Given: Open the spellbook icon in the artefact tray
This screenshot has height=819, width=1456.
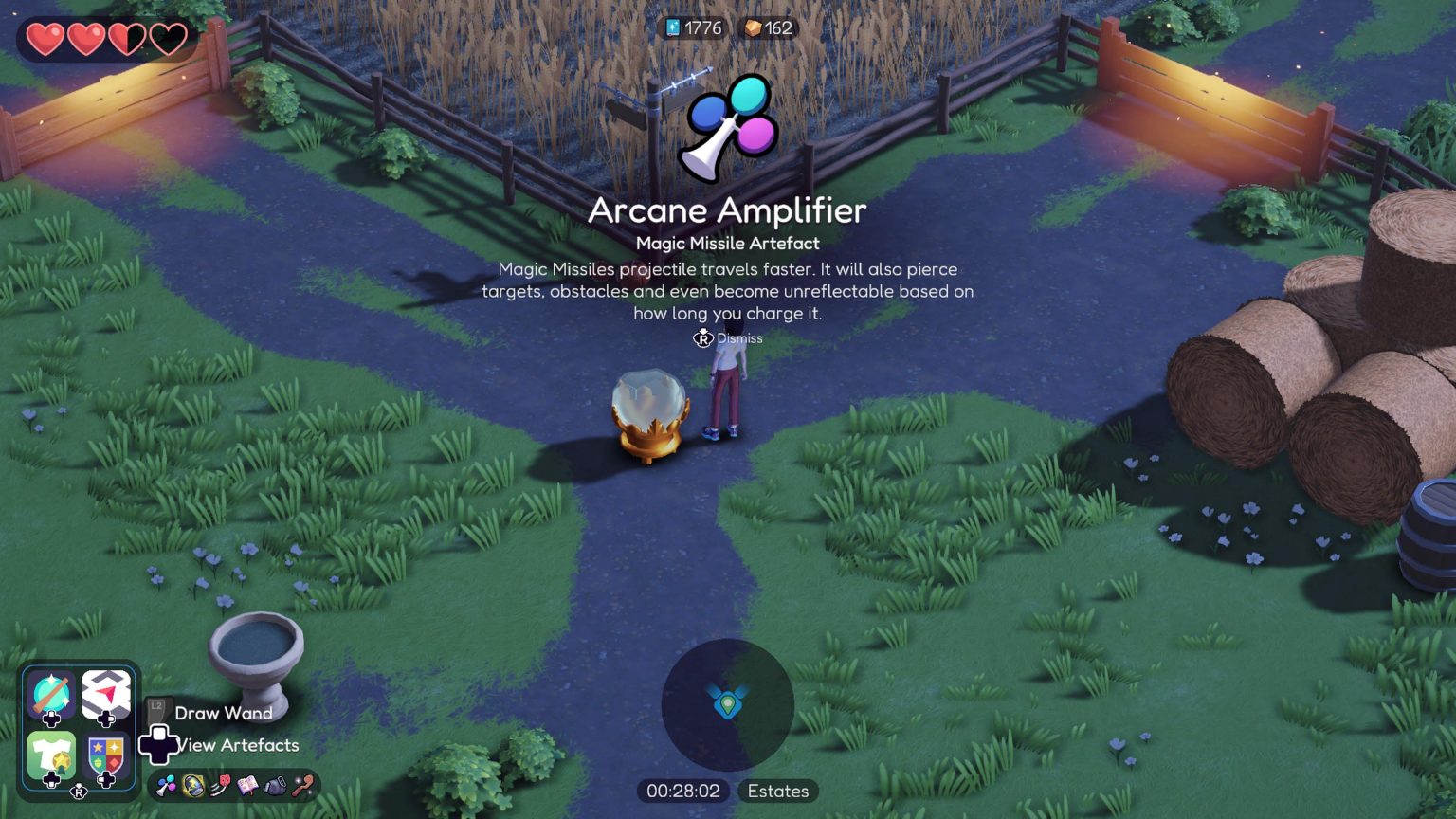Looking at the screenshot, I should click(x=249, y=784).
